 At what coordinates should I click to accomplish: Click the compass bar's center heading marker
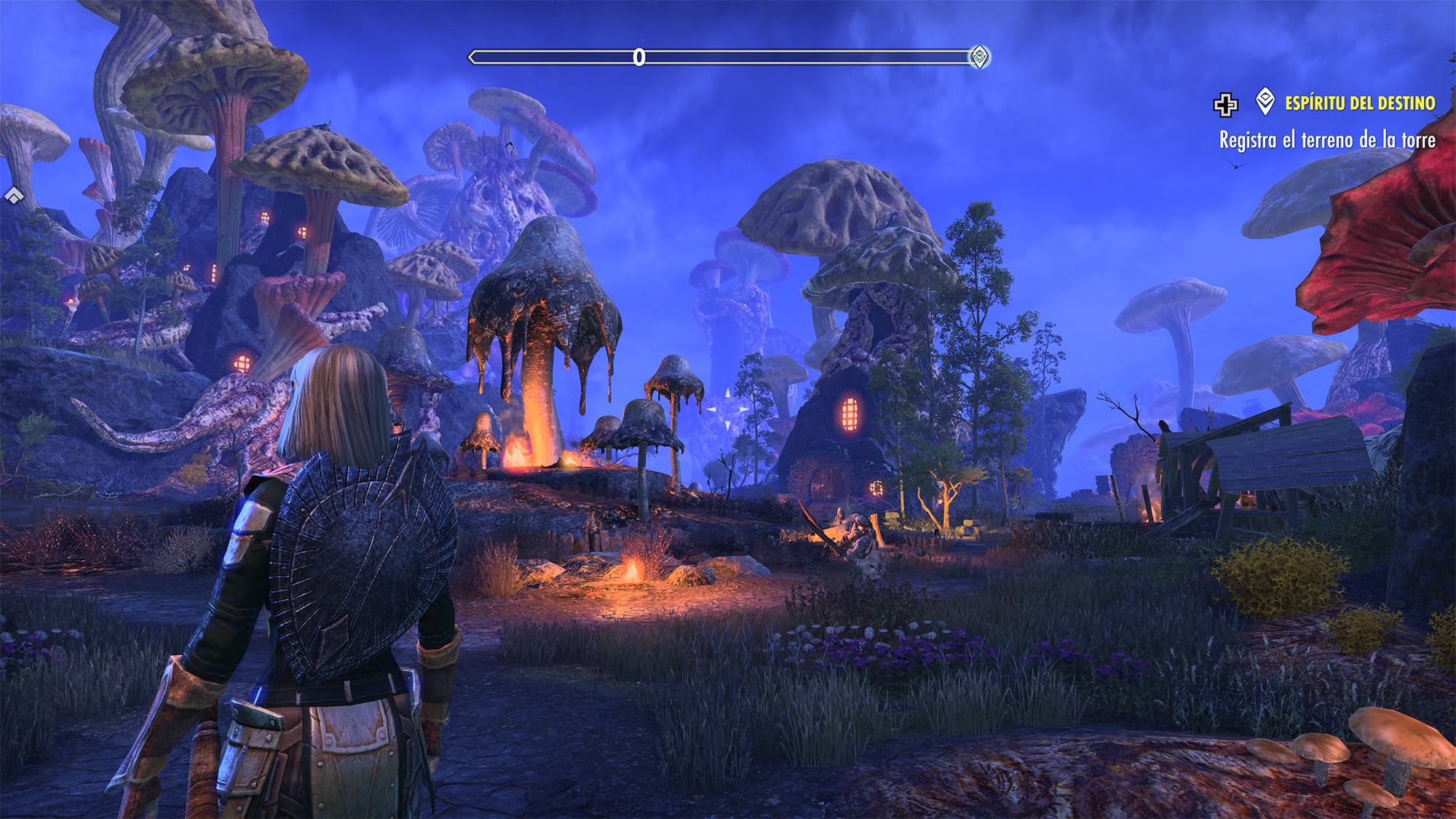click(x=639, y=58)
